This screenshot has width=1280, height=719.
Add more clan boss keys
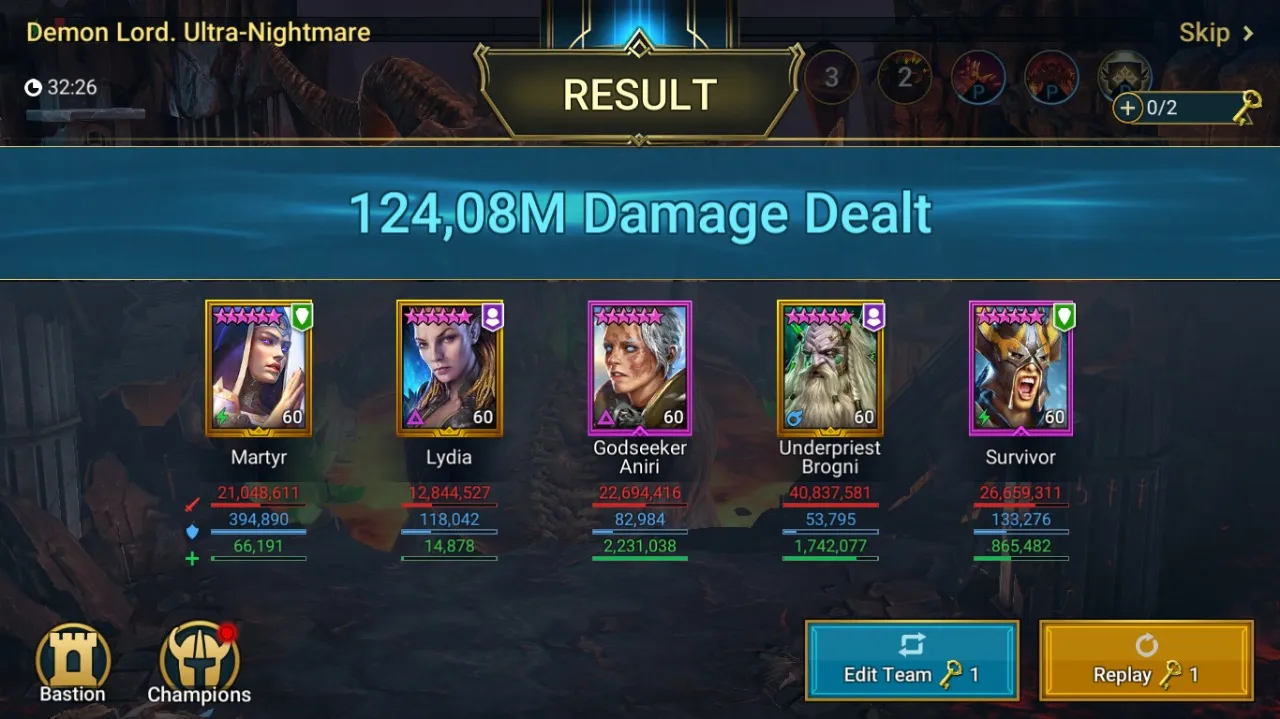1128,108
